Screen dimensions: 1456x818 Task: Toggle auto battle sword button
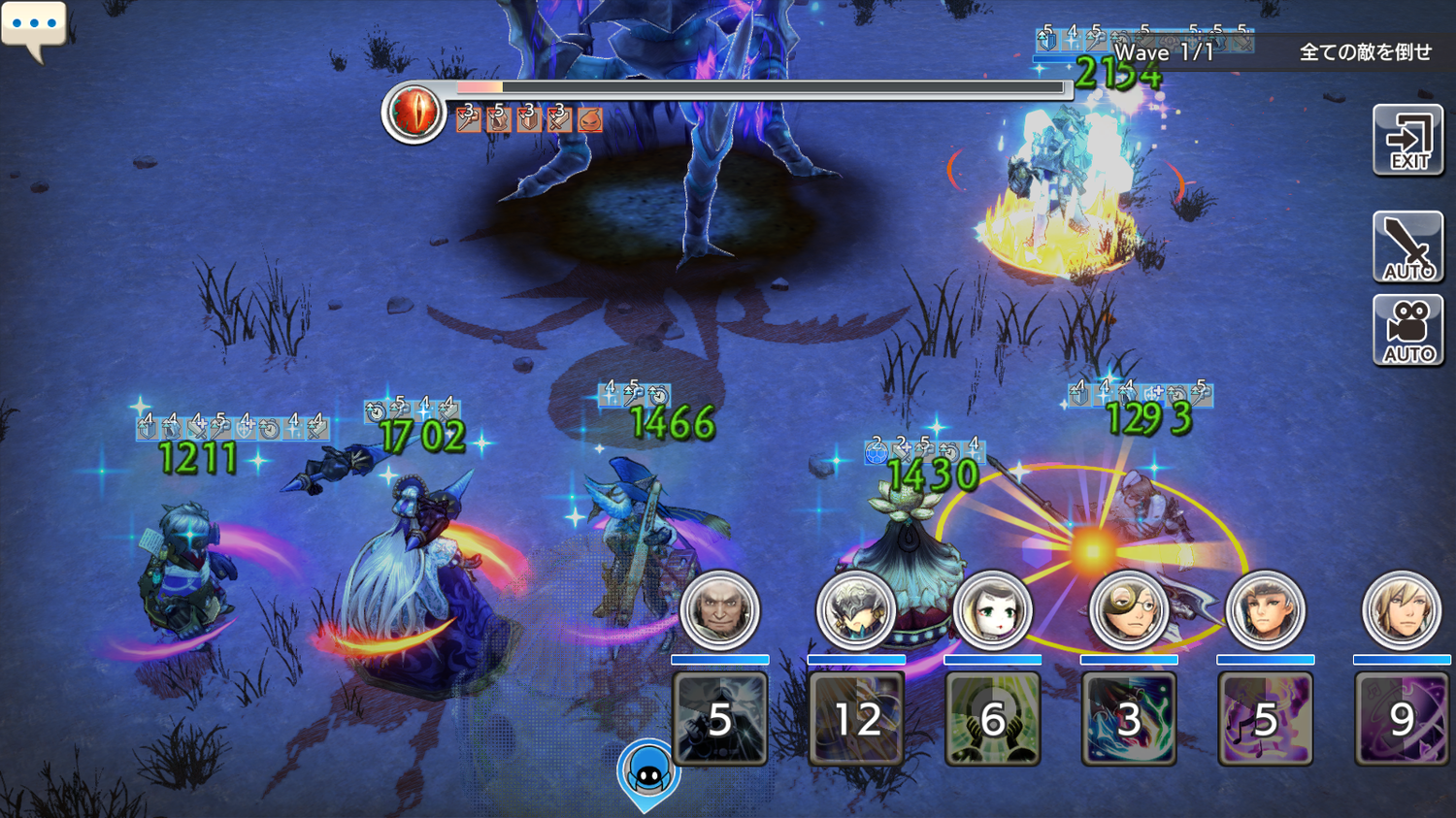tap(1407, 246)
